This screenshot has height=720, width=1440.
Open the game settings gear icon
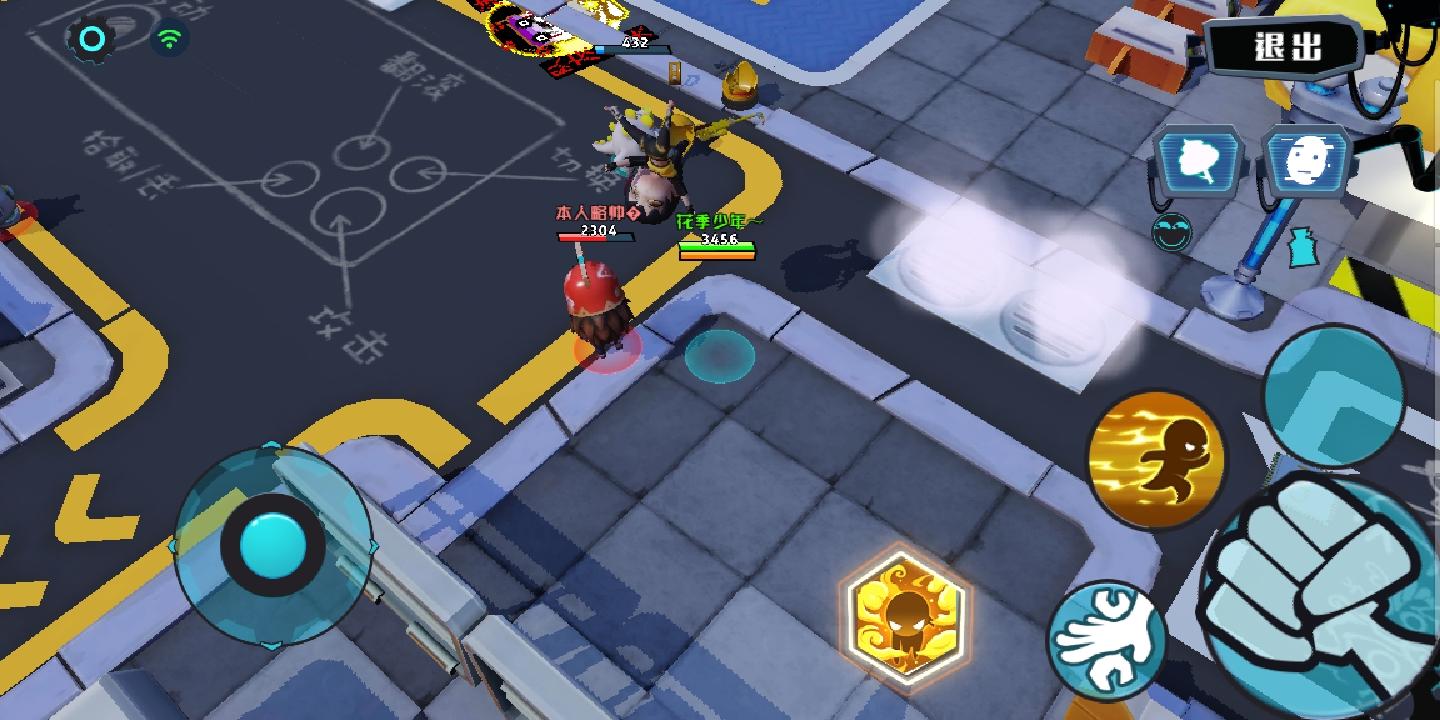click(x=93, y=36)
